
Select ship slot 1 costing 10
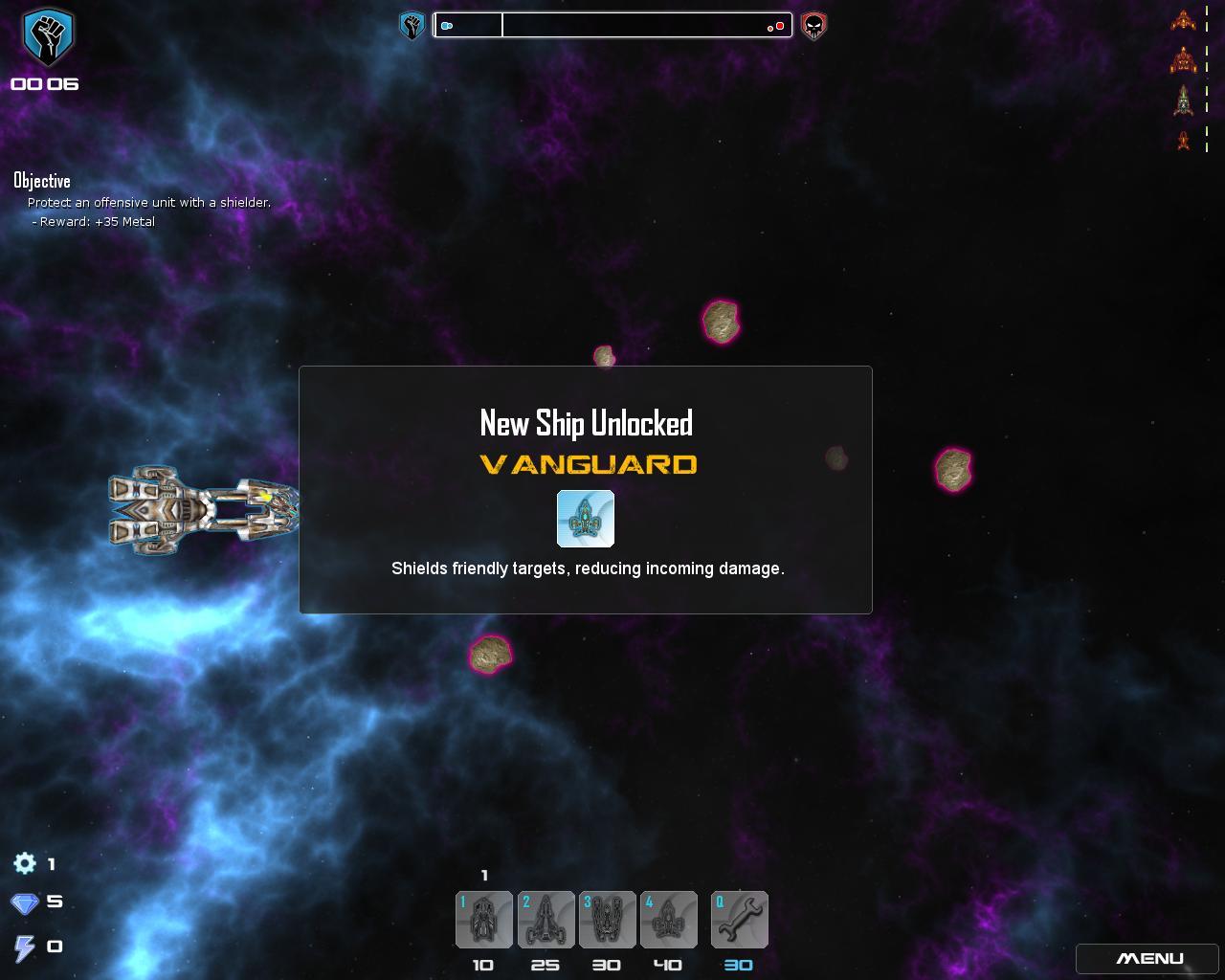pos(484,920)
